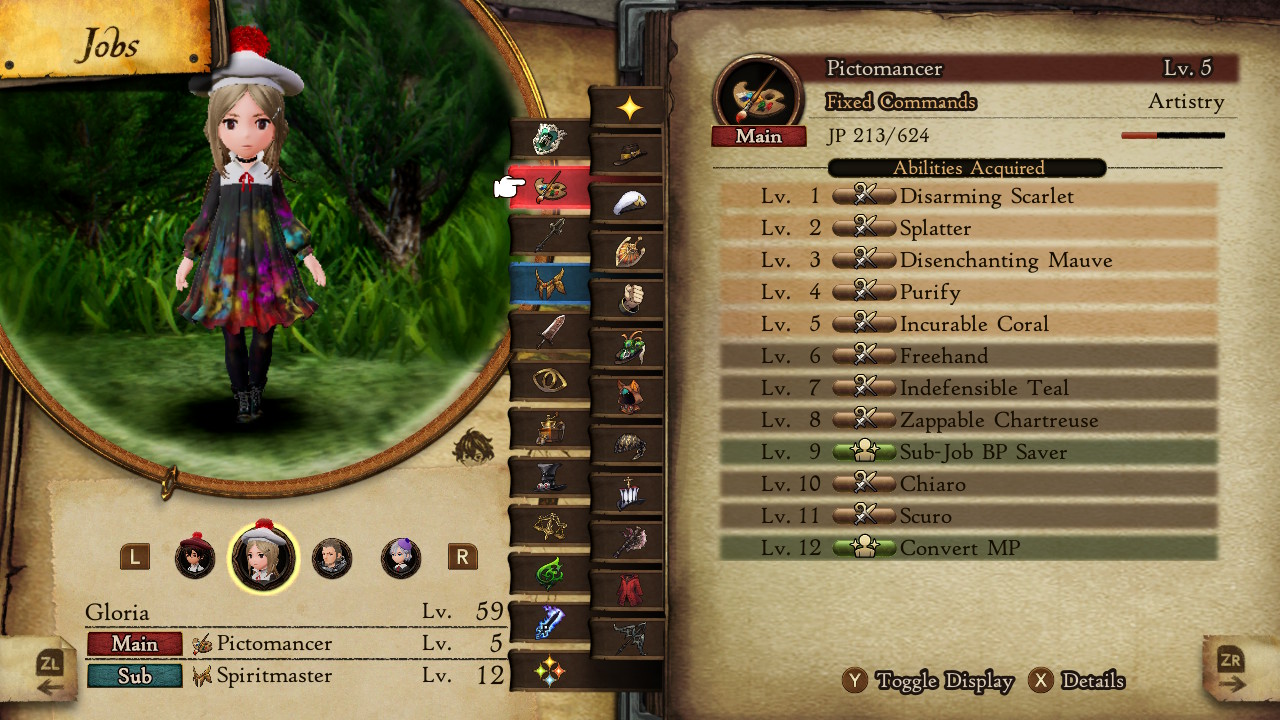The height and width of the screenshot is (720, 1280).
Task: Select the green wreath Freelancer job icon
Action: click(x=548, y=140)
